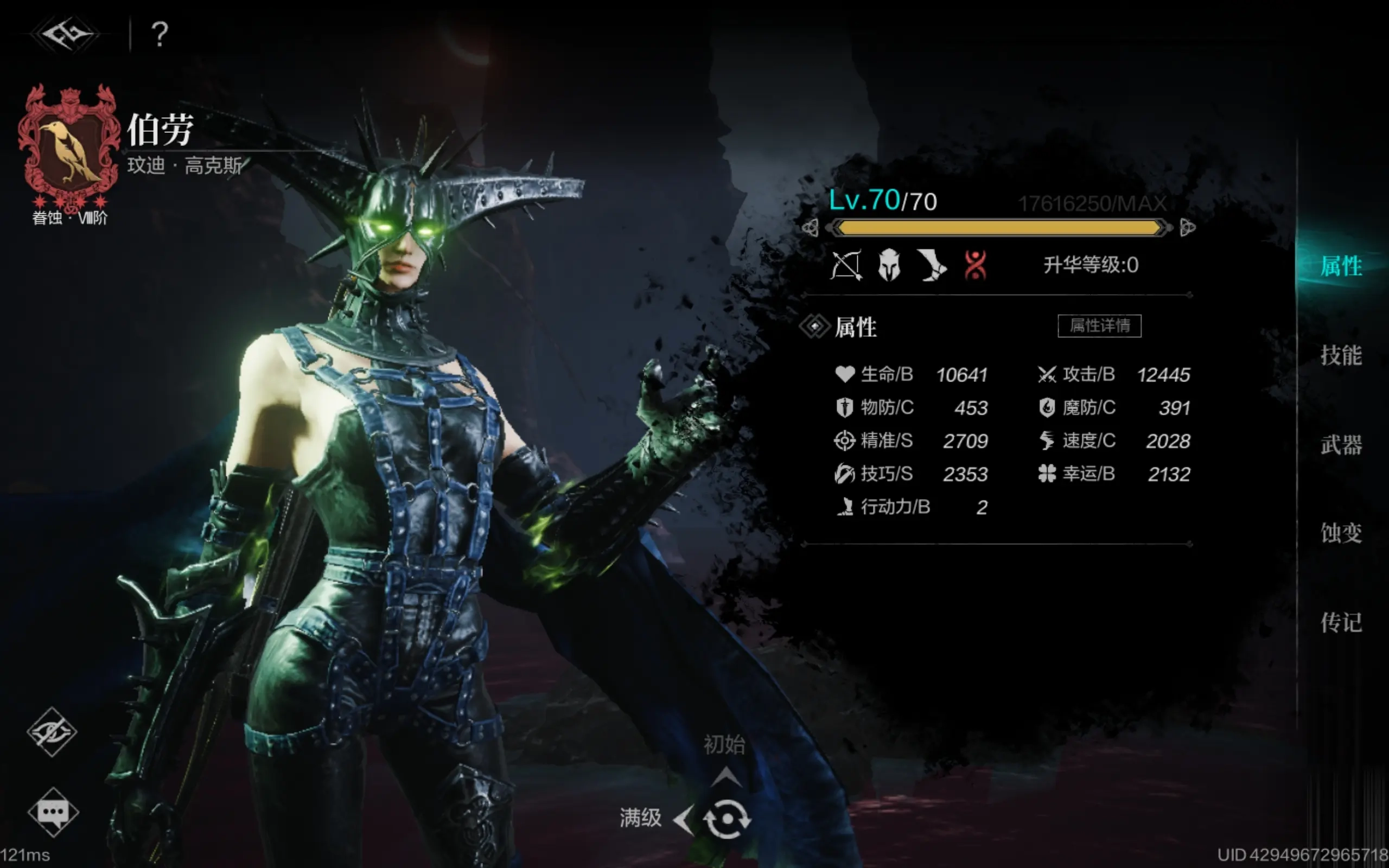Open the 蚀变 tab

[1341, 533]
